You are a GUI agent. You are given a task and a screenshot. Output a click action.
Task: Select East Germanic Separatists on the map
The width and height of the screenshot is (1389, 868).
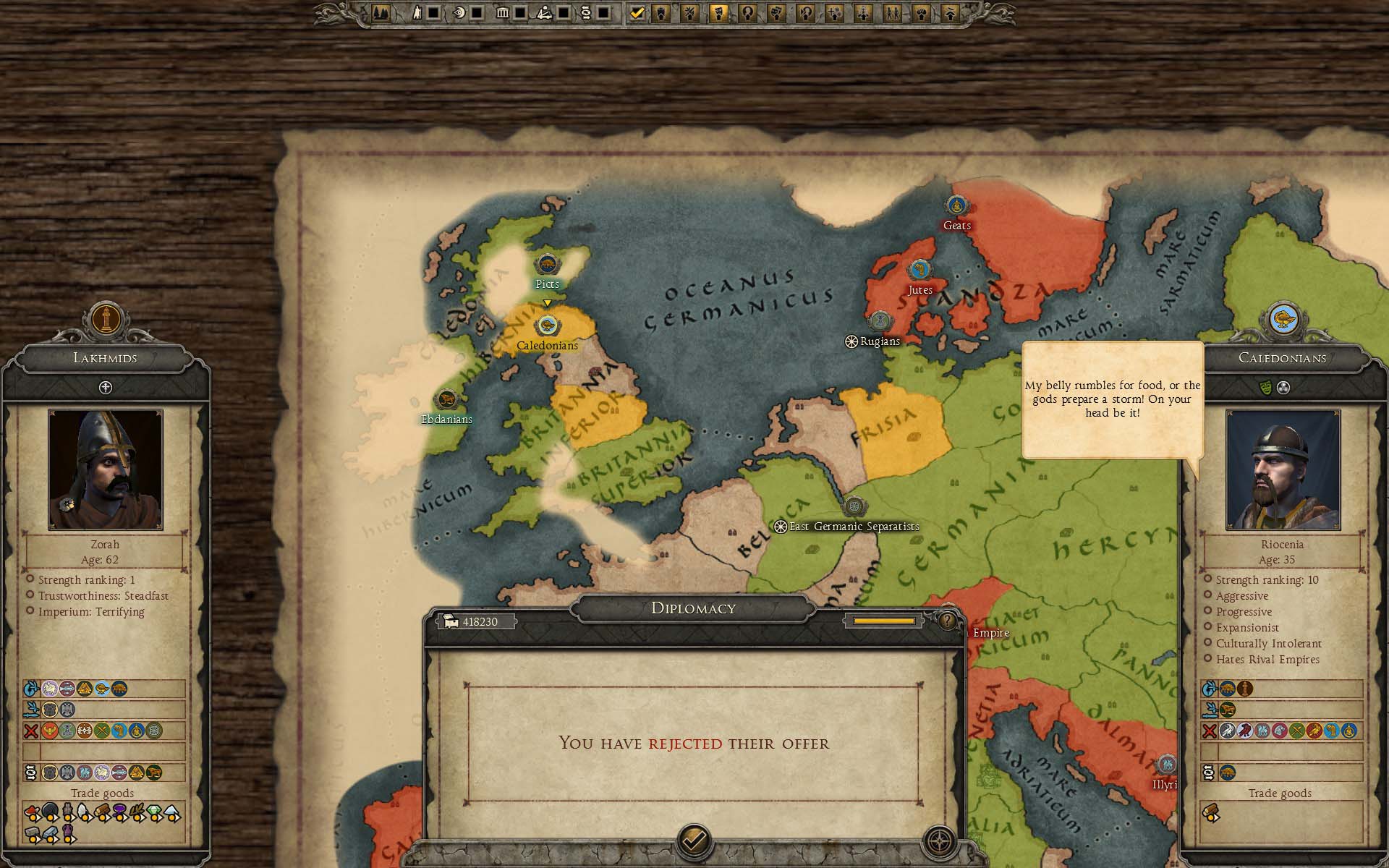pyautogui.click(x=854, y=506)
